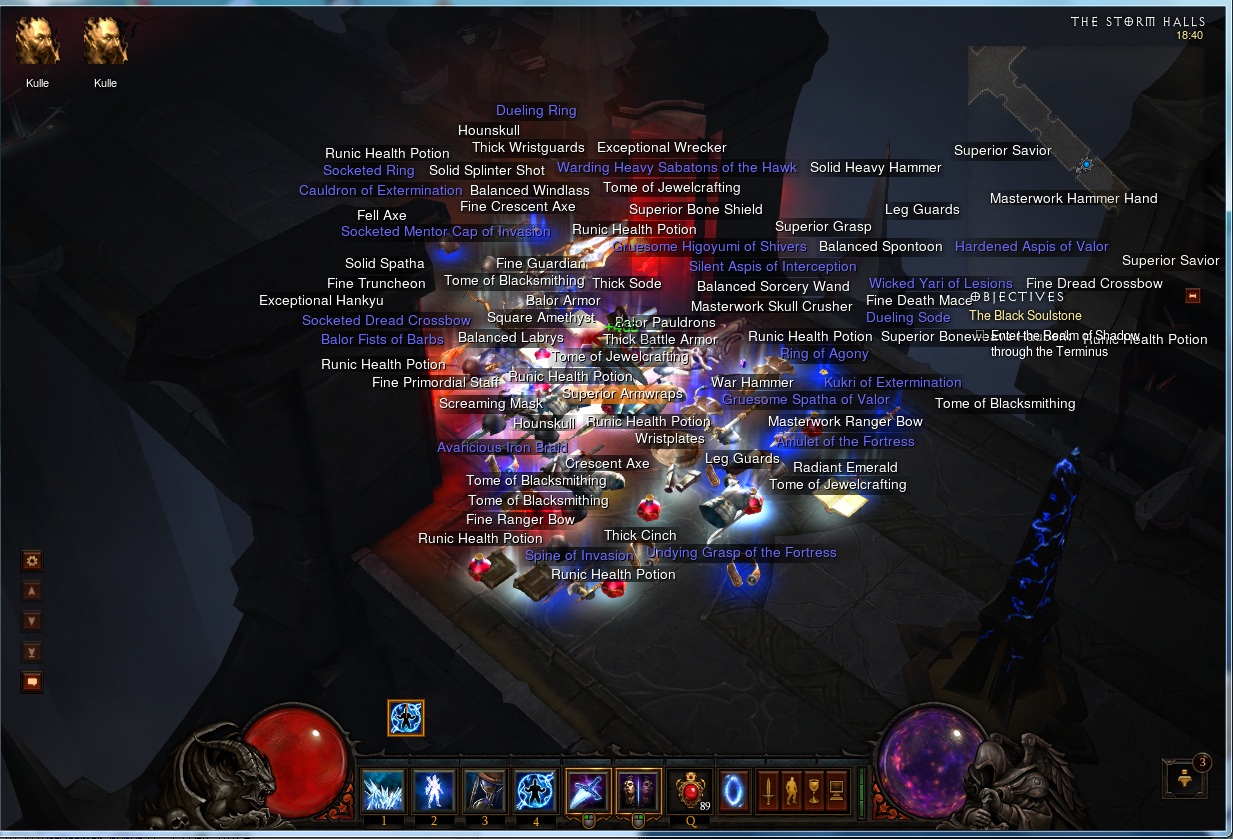Viewport: 1233px width, 839px height.
Task: Trigger the lightning armor skill in slot 4
Action: pyautogui.click(x=536, y=791)
